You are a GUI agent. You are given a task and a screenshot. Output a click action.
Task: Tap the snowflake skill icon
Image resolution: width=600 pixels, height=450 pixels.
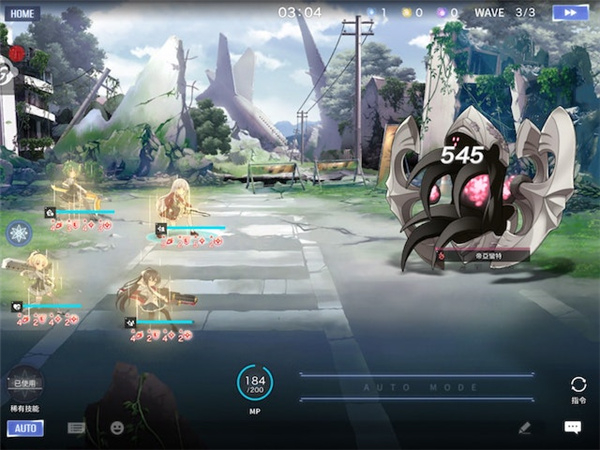19,234
